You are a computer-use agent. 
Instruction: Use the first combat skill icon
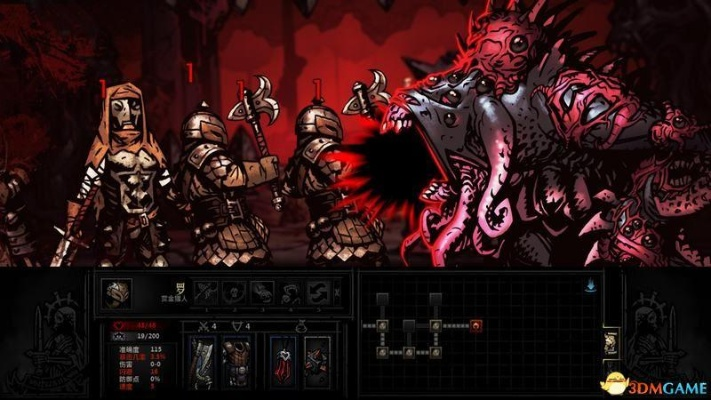point(208,292)
